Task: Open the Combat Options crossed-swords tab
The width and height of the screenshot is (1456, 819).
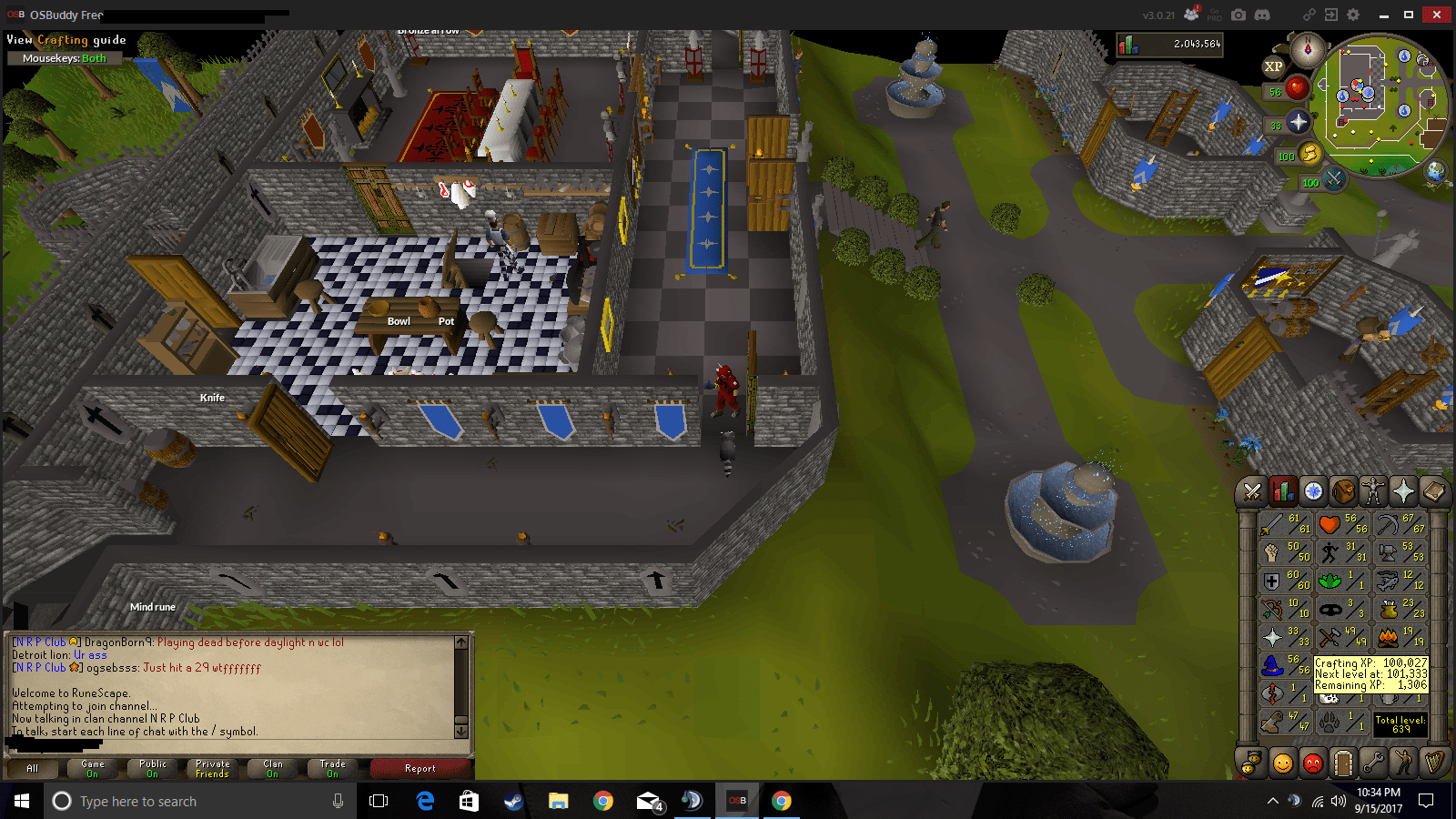Action: click(x=1251, y=492)
